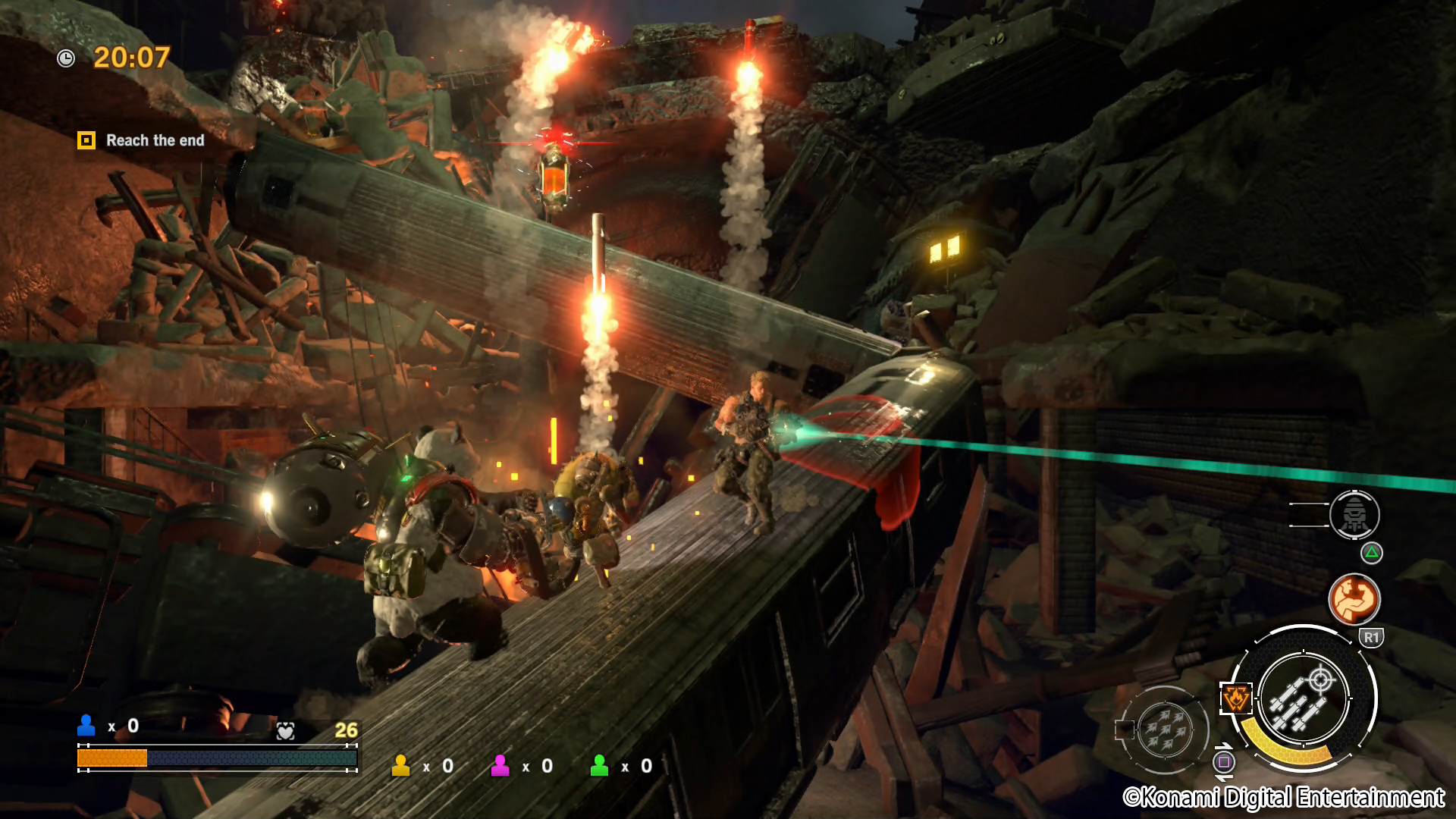1456x819 pixels.
Task: Click the orange flame overheat badge
Action: pos(1235,698)
